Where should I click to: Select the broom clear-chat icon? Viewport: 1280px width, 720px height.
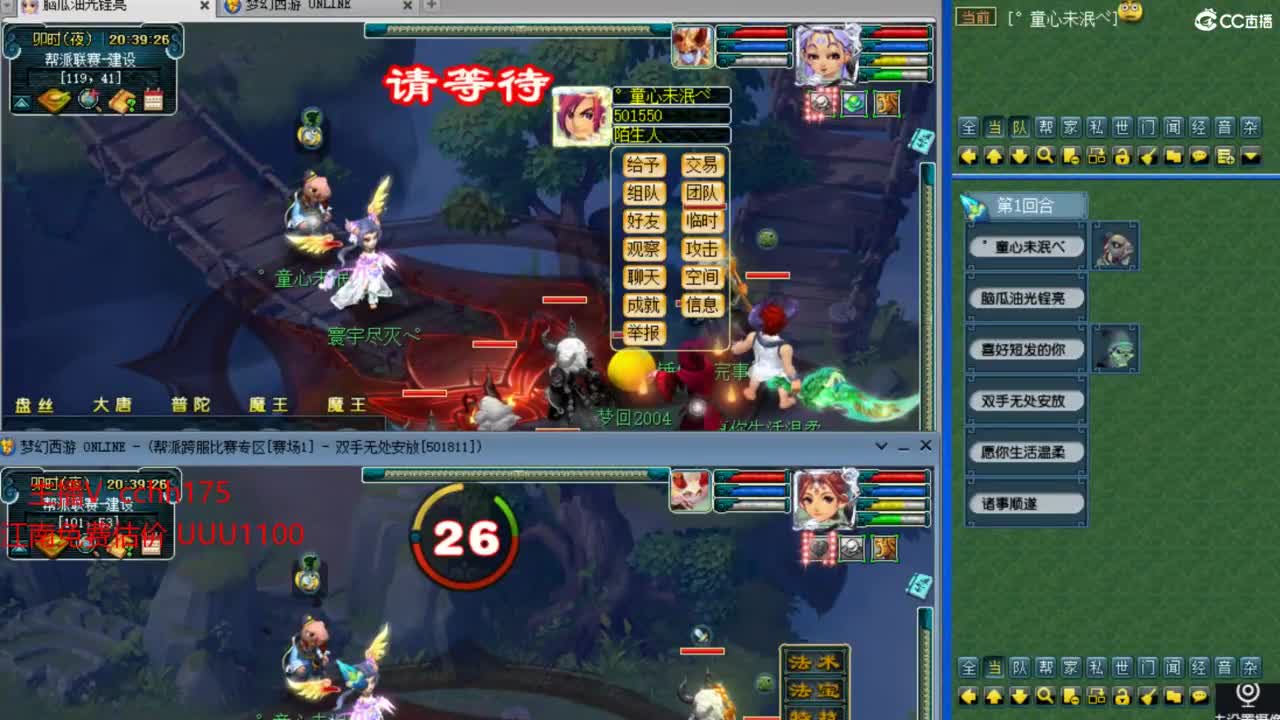pyautogui.click(x=1147, y=156)
